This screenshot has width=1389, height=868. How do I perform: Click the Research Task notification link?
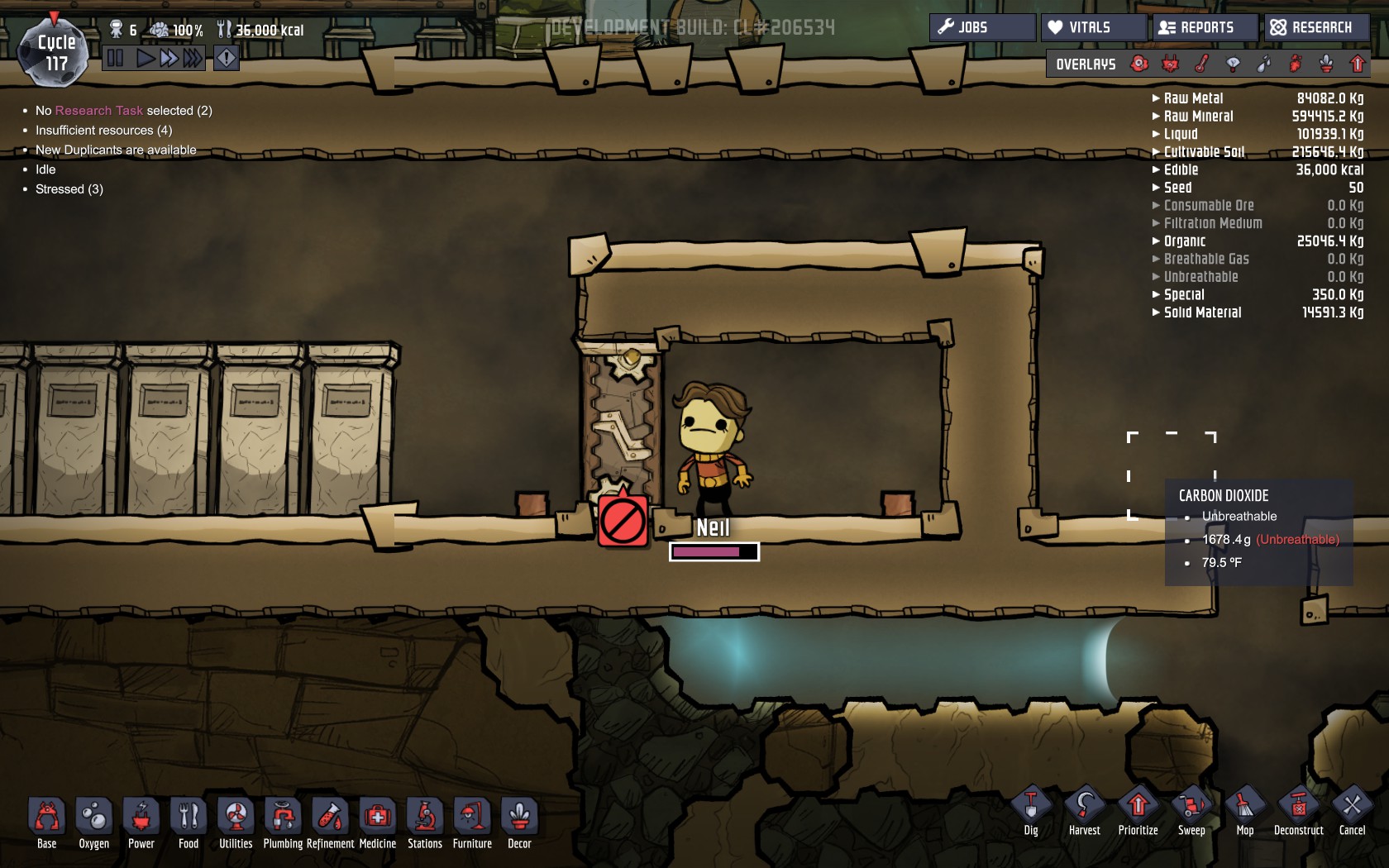coord(98,111)
